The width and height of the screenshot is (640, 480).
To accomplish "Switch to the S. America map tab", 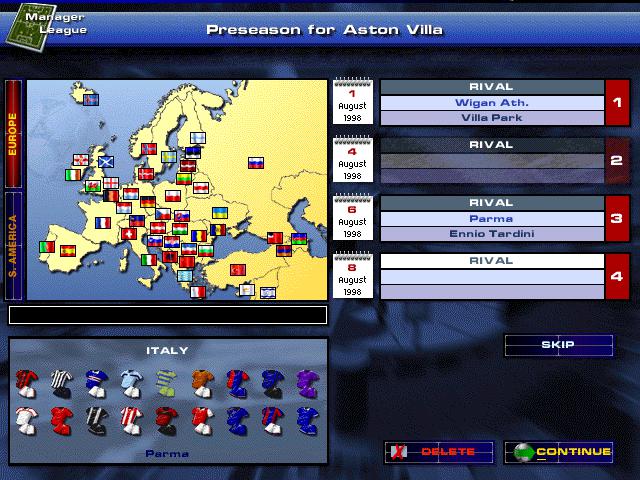I will 14,243.
